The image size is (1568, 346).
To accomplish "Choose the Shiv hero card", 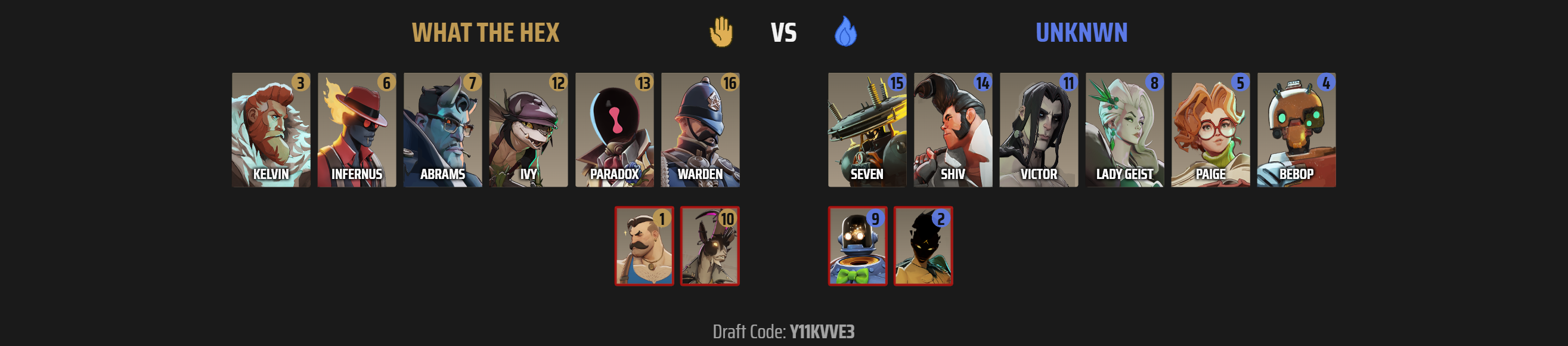I will [953, 130].
